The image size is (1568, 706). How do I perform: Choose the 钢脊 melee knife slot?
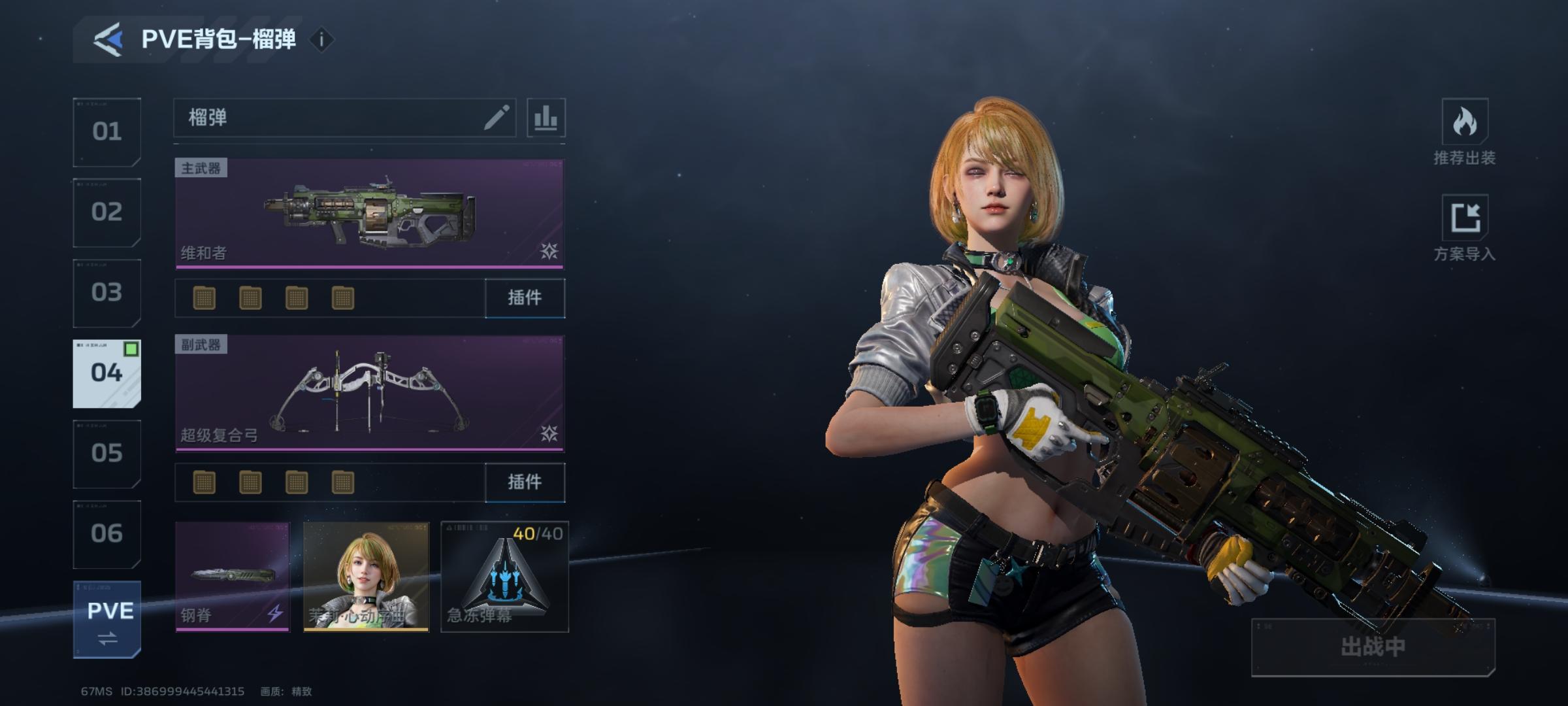coord(232,577)
